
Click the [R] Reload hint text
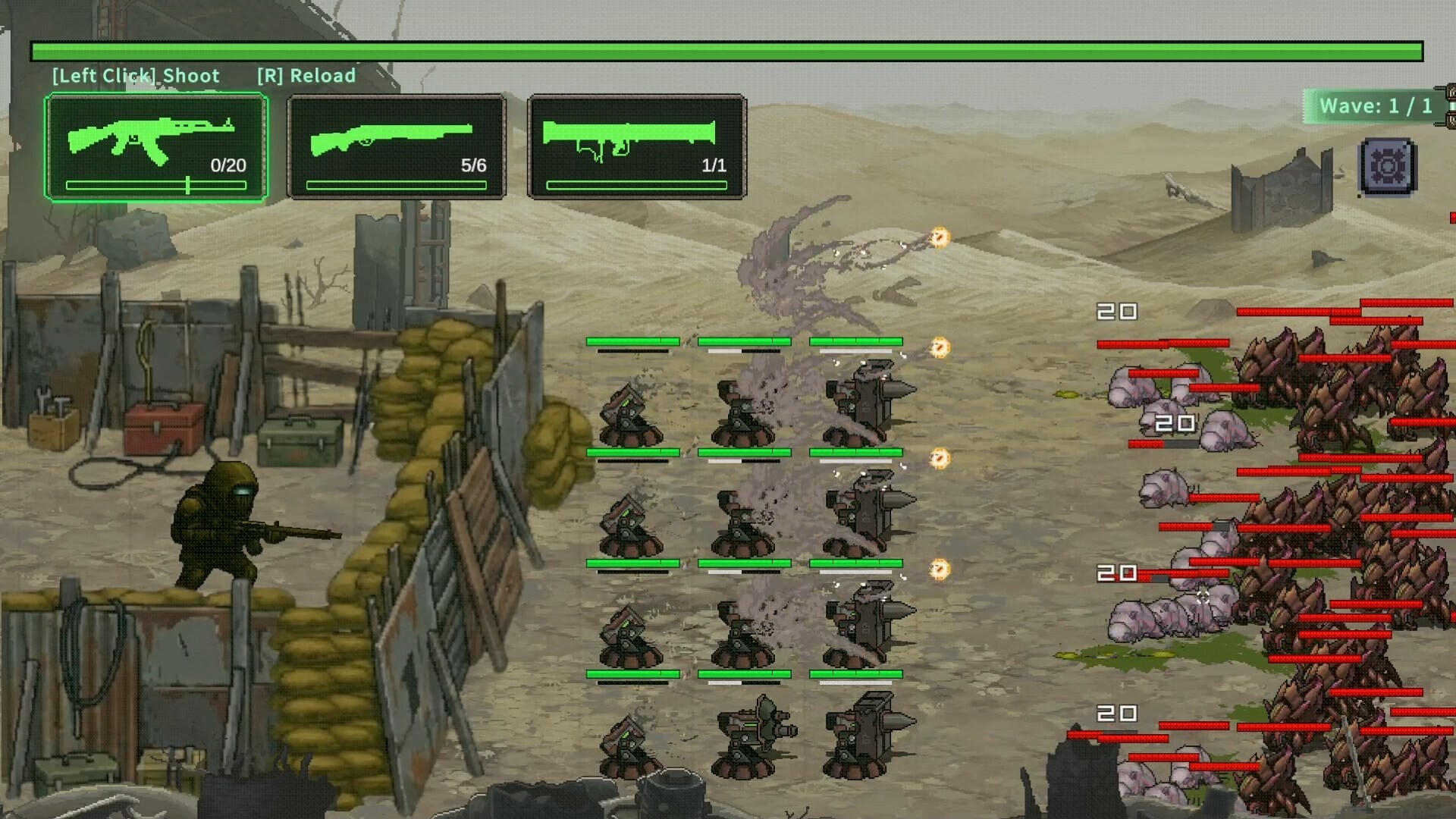pos(306,76)
